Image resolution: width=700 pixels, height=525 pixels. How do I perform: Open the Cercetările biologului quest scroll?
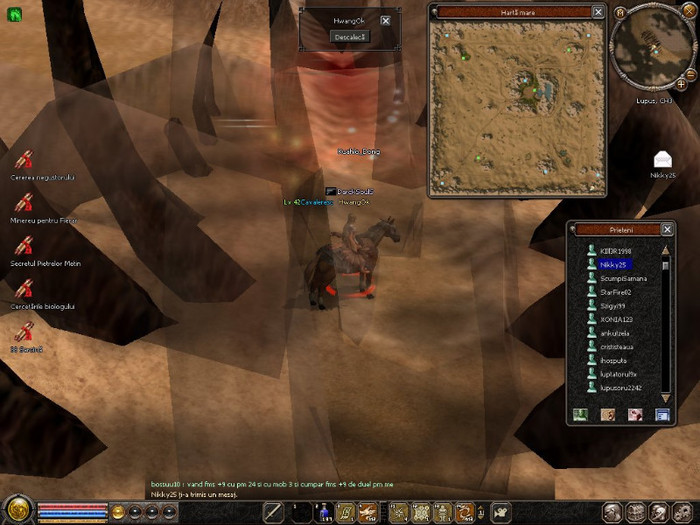25,289
